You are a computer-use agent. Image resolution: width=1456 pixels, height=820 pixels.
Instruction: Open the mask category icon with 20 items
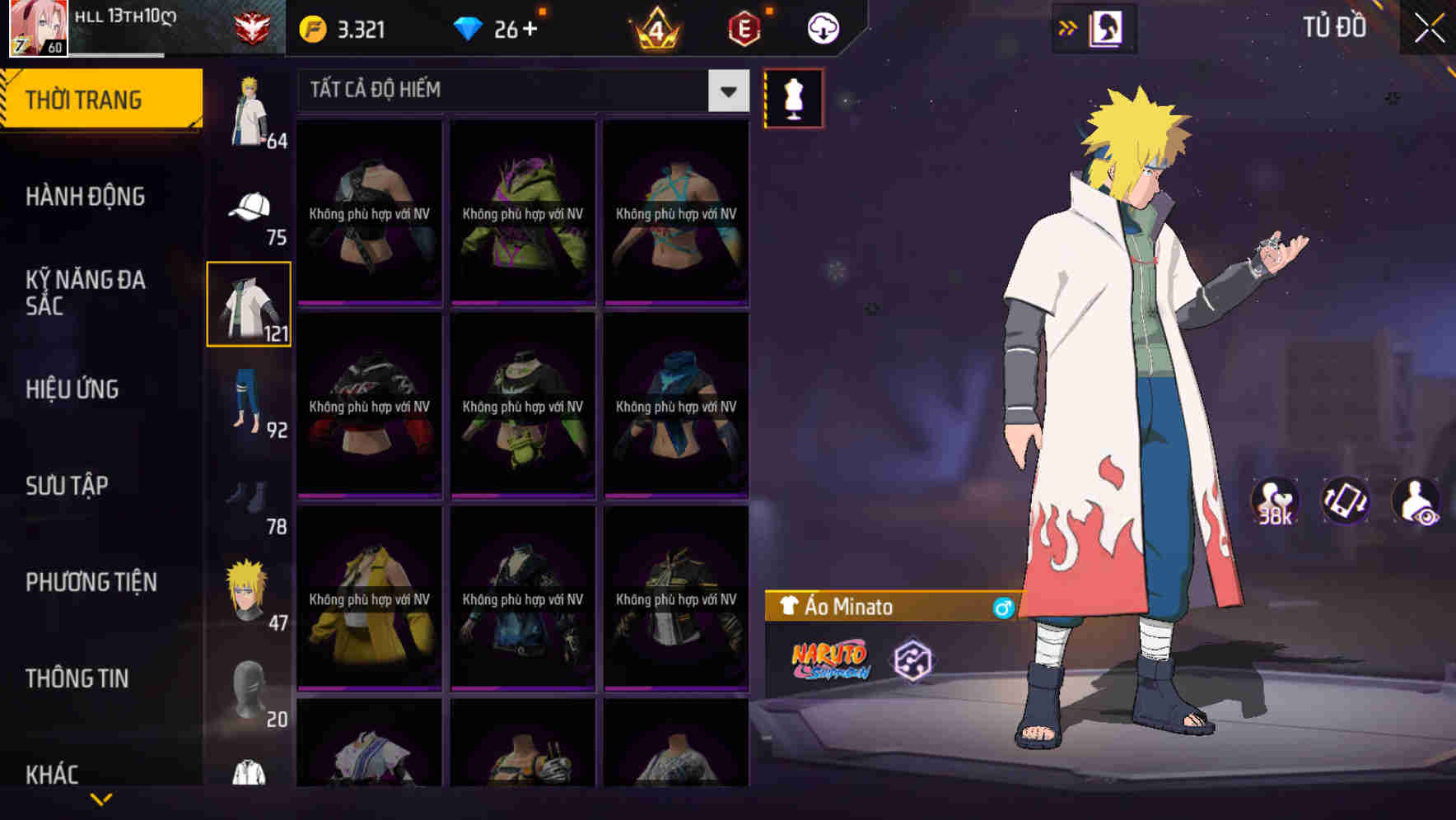(x=249, y=687)
